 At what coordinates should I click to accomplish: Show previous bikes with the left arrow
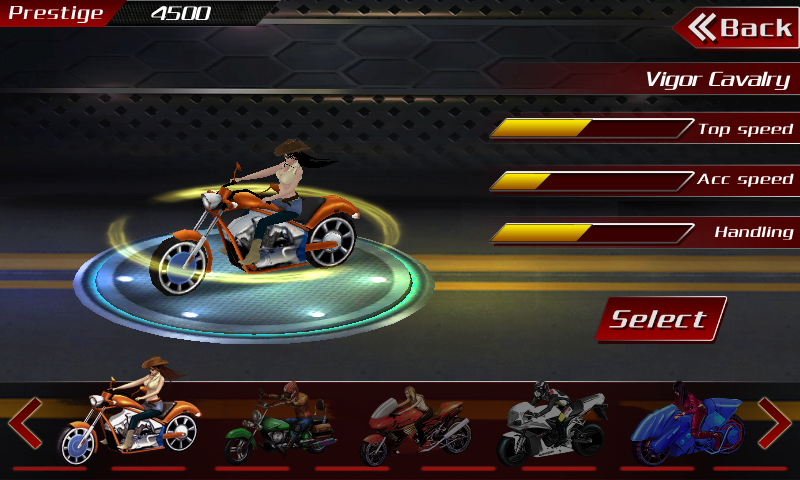25,424
